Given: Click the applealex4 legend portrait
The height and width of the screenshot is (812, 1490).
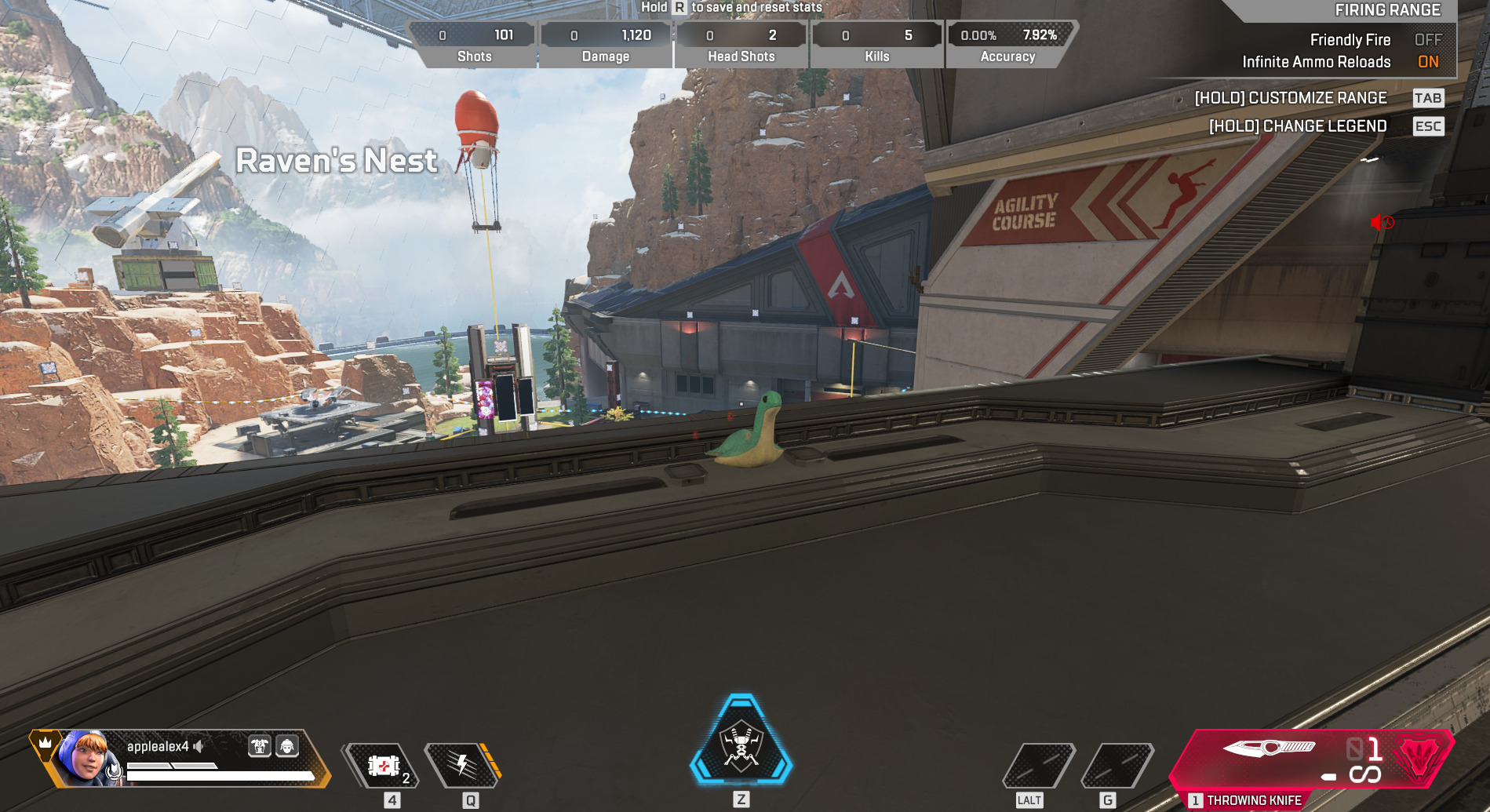Looking at the screenshot, I should coord(84,757).
